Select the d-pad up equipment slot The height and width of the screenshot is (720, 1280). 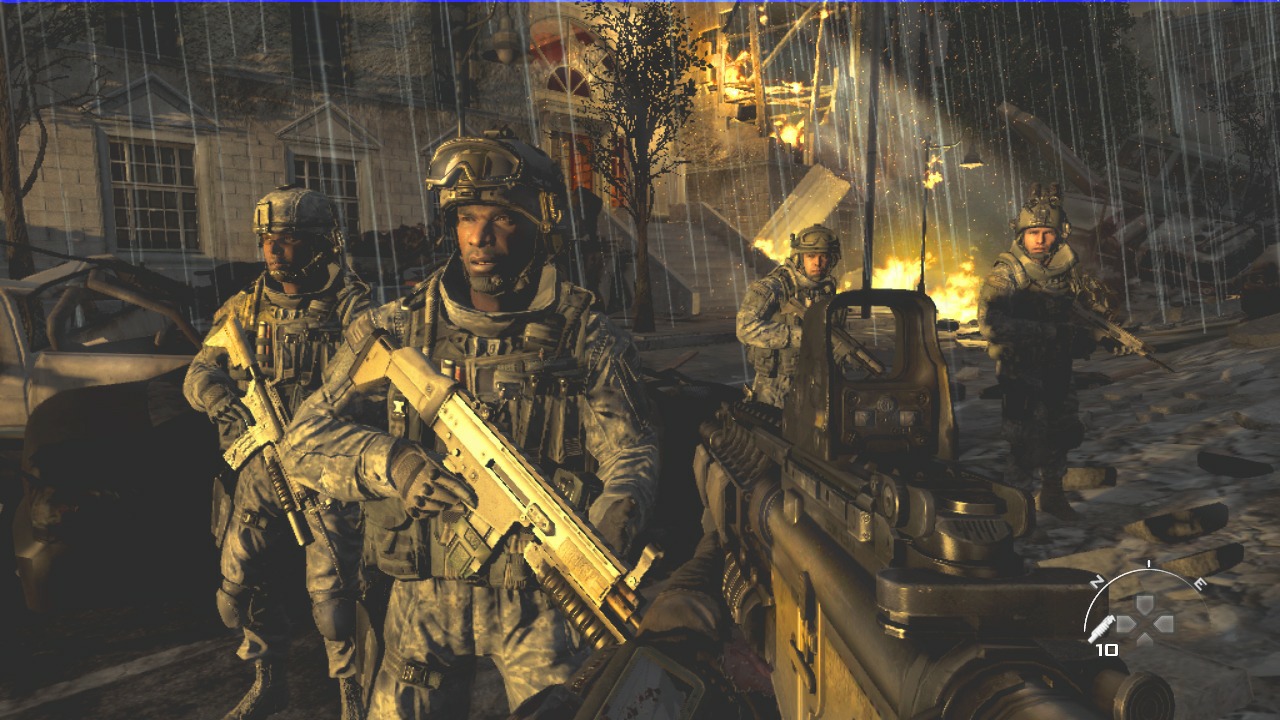[1145, 602]
